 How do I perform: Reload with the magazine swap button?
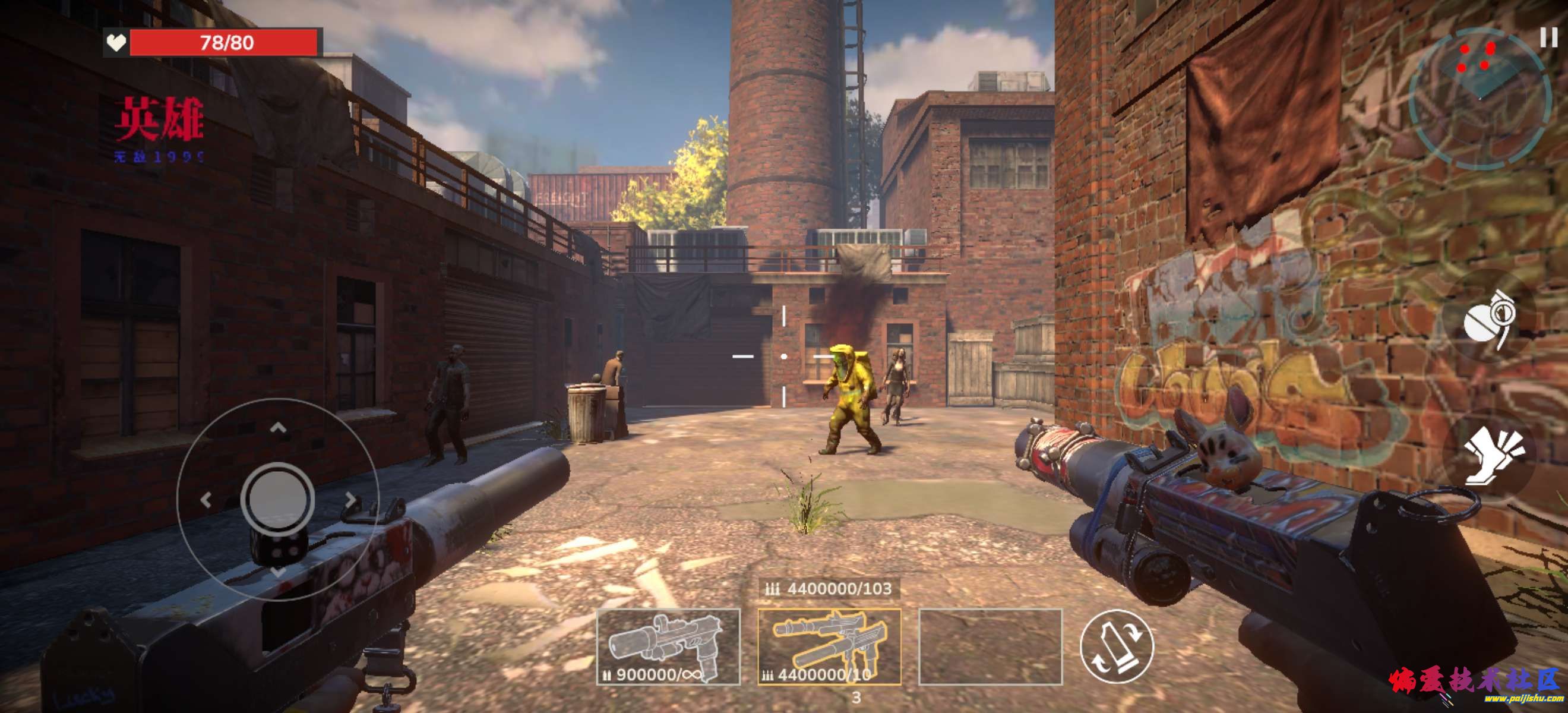point(1117,646)
